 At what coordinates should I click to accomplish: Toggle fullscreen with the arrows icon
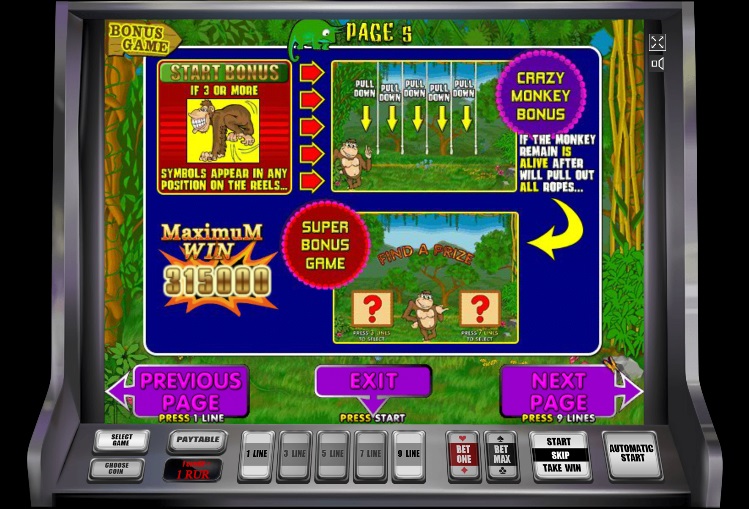click(x=657, y=42)
